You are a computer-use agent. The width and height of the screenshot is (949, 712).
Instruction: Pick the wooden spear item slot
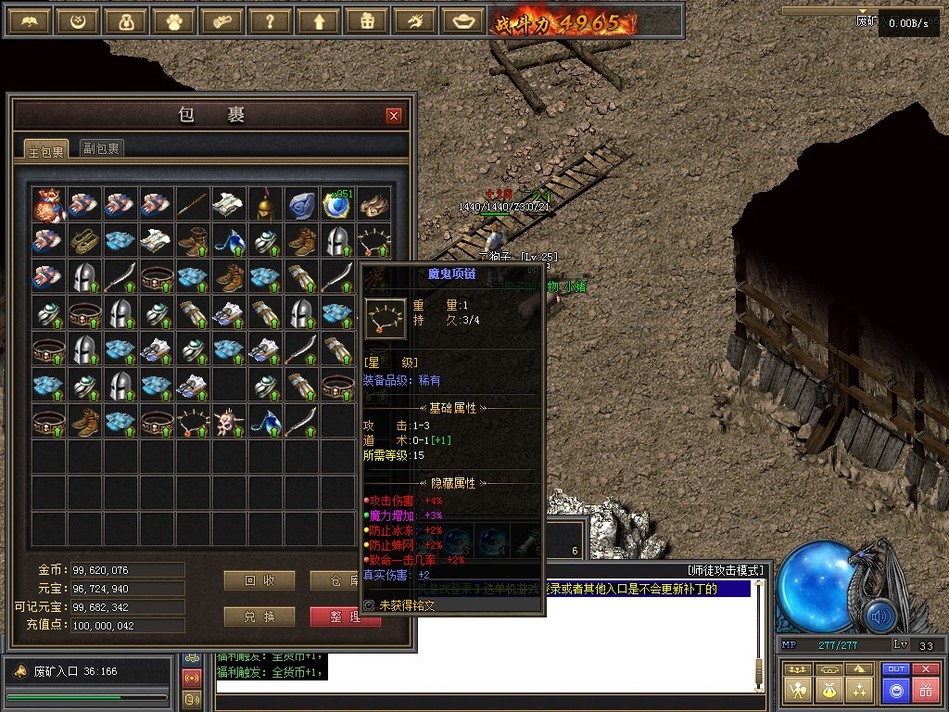(192, 205)
